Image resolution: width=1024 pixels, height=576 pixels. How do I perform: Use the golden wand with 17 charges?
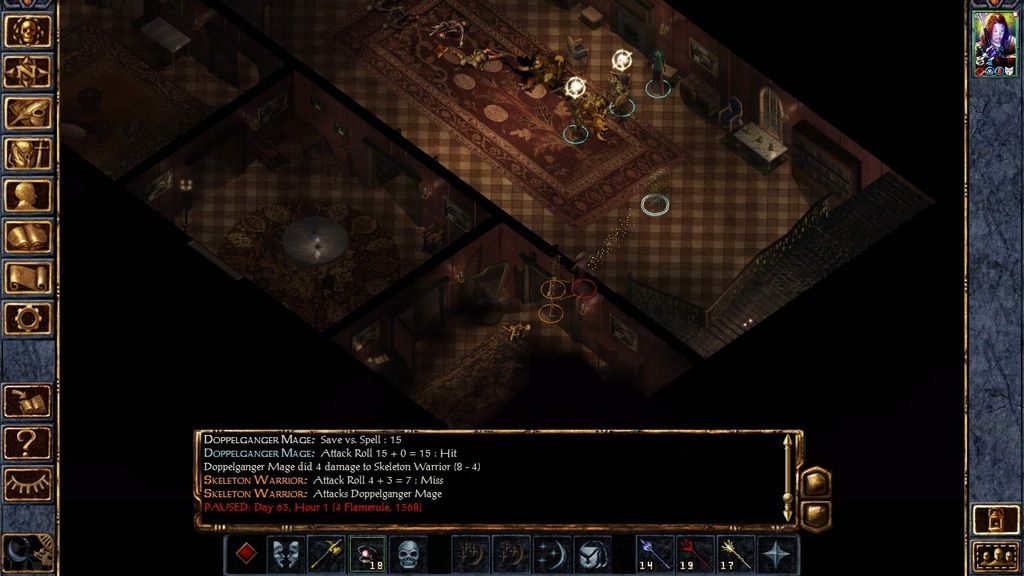tap(737, 554)
